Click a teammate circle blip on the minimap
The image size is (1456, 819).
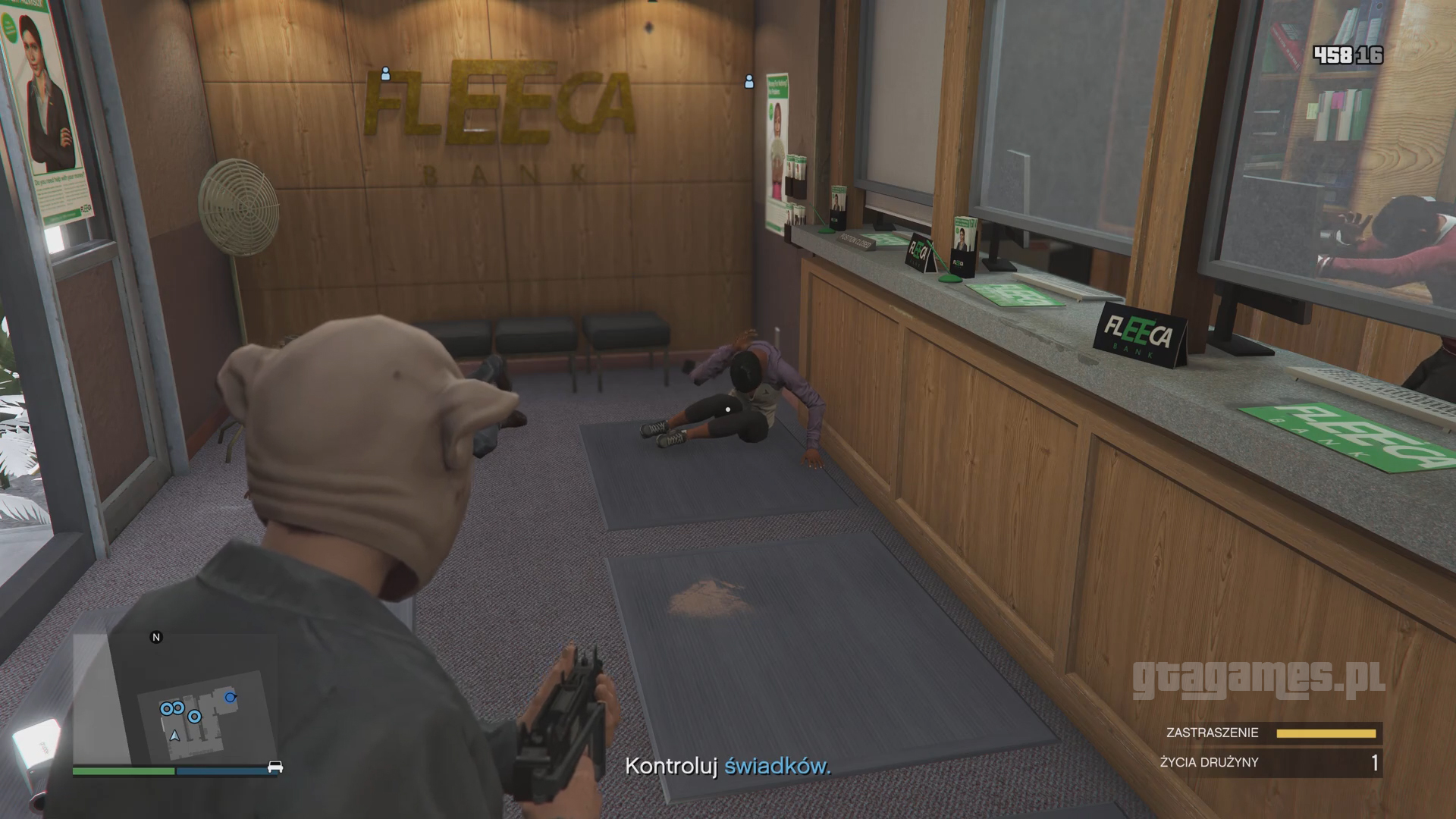pyautogui.click(x=168, y=708)
